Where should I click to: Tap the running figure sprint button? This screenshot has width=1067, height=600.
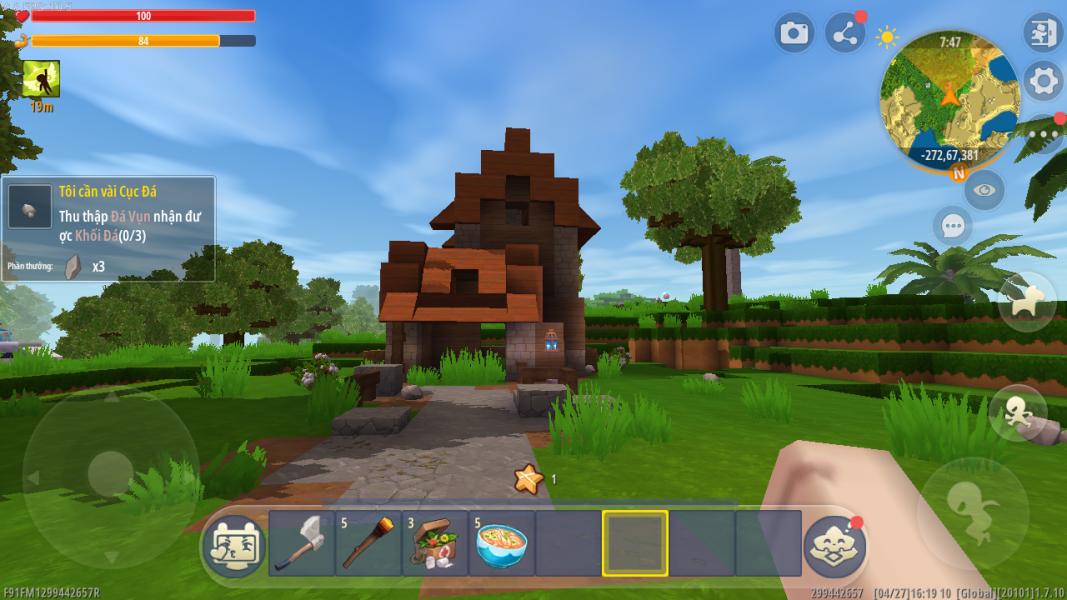tap(1018, 413)
